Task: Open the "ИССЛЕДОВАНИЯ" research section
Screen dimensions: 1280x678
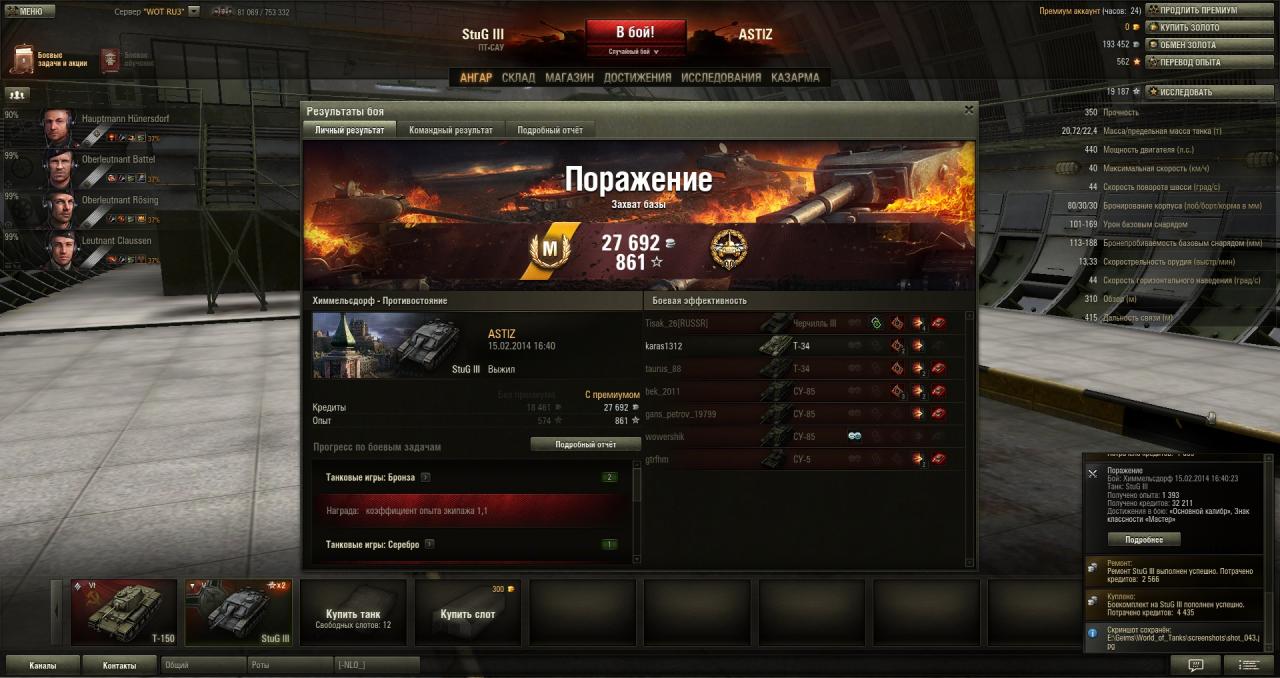Action: click(x=720, y=77)
